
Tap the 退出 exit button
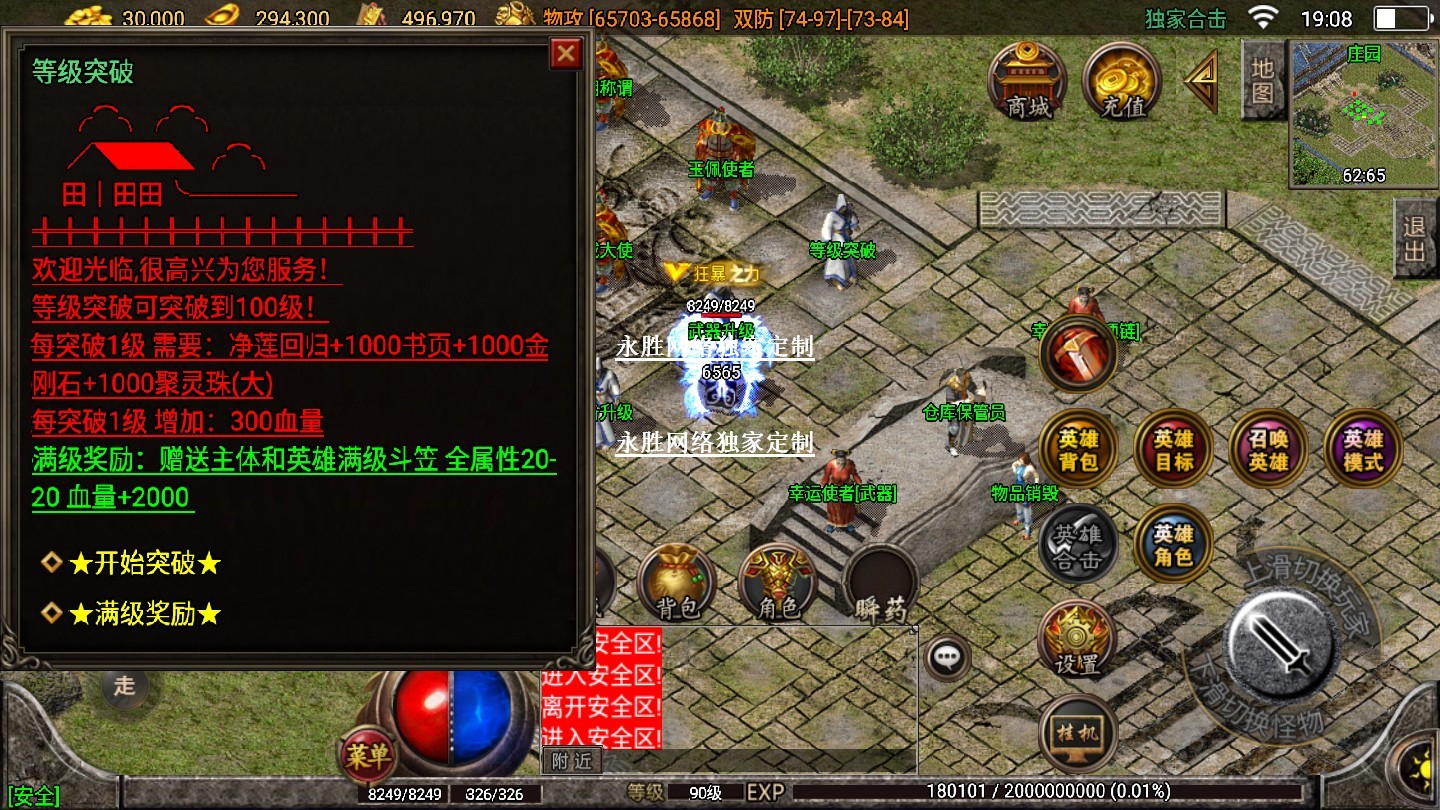1414,238
